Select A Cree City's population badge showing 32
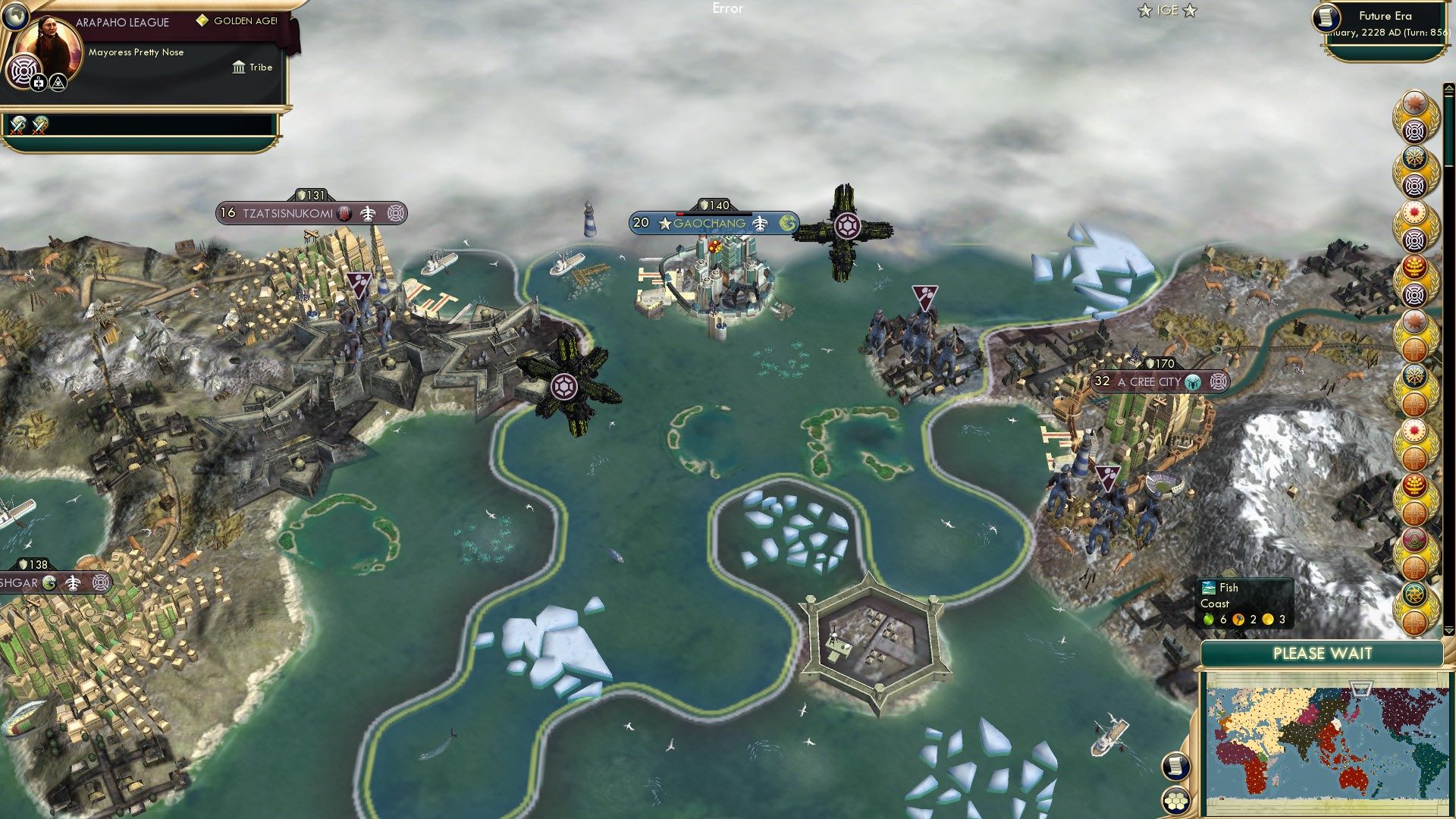The height and width of the screenshot is (819, 1456). [1100, 382]
